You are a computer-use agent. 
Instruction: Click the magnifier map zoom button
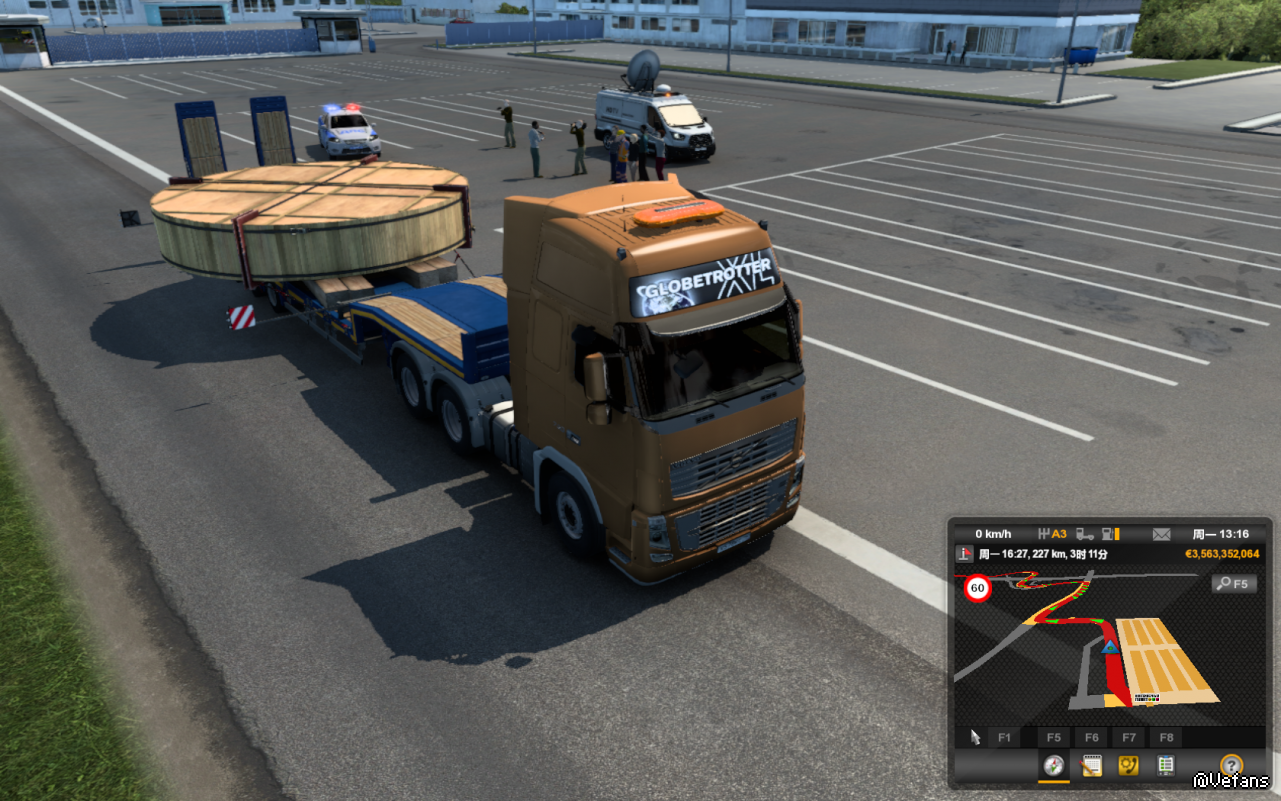click(1233, 583)
